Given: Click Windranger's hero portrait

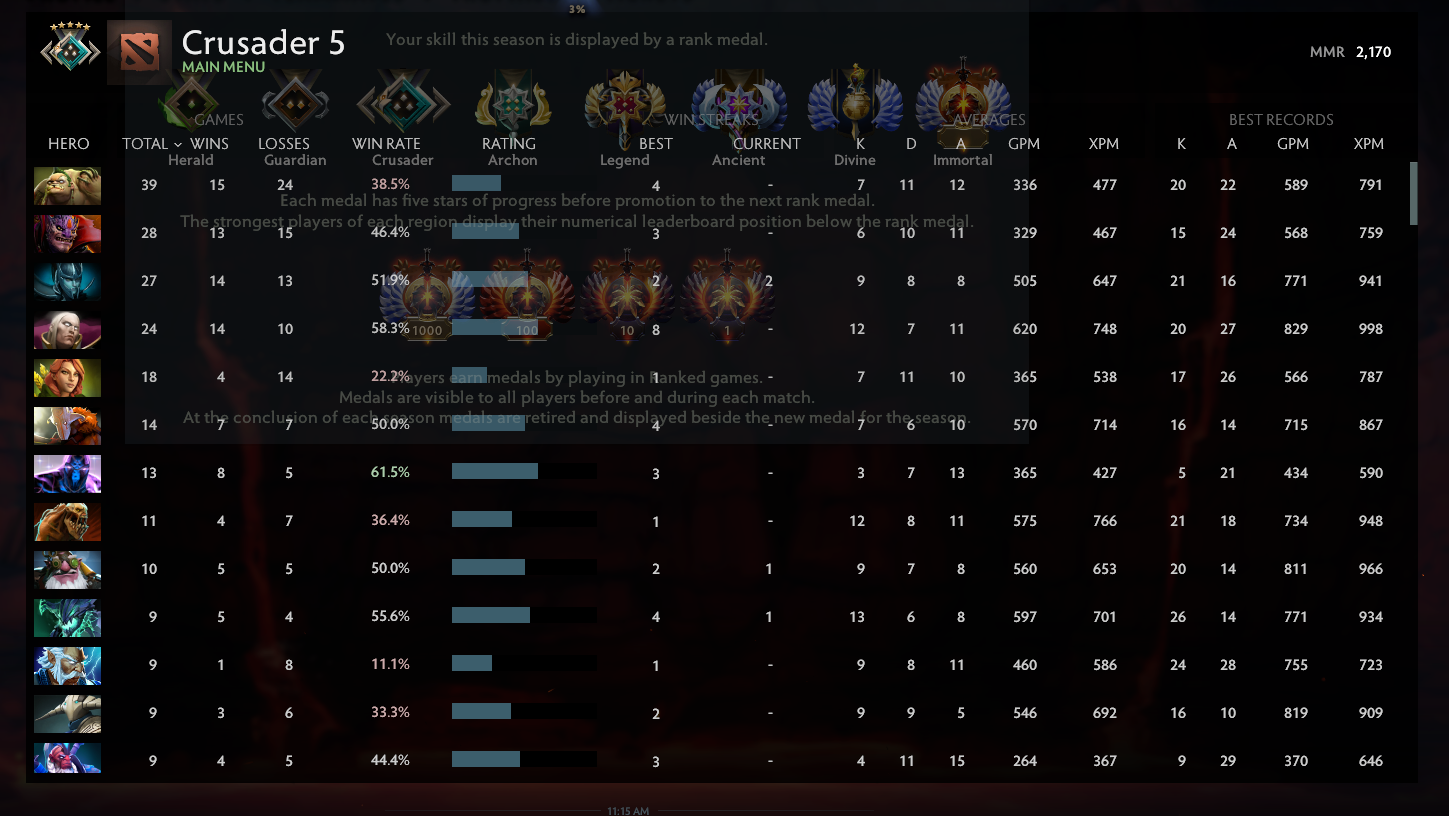Looking at the screenshot, I should (x=67, y=377).
